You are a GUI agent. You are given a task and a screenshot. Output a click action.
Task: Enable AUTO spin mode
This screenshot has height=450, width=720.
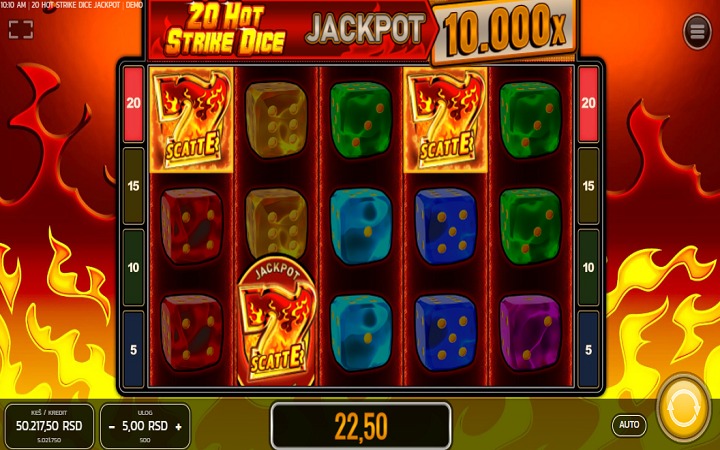click(x=629, y=425)
